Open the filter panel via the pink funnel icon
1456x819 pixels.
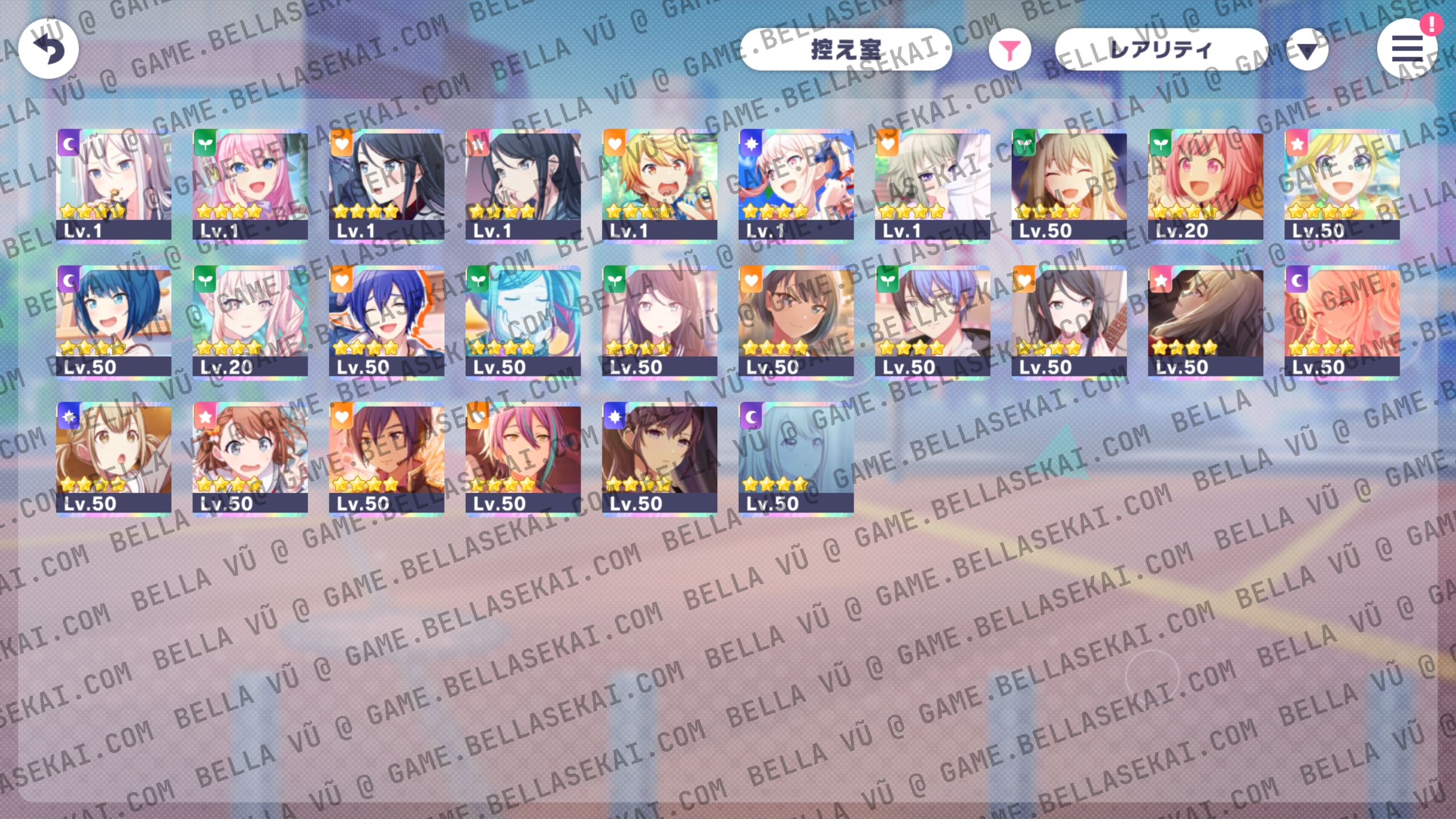(x=1010, y=50)
